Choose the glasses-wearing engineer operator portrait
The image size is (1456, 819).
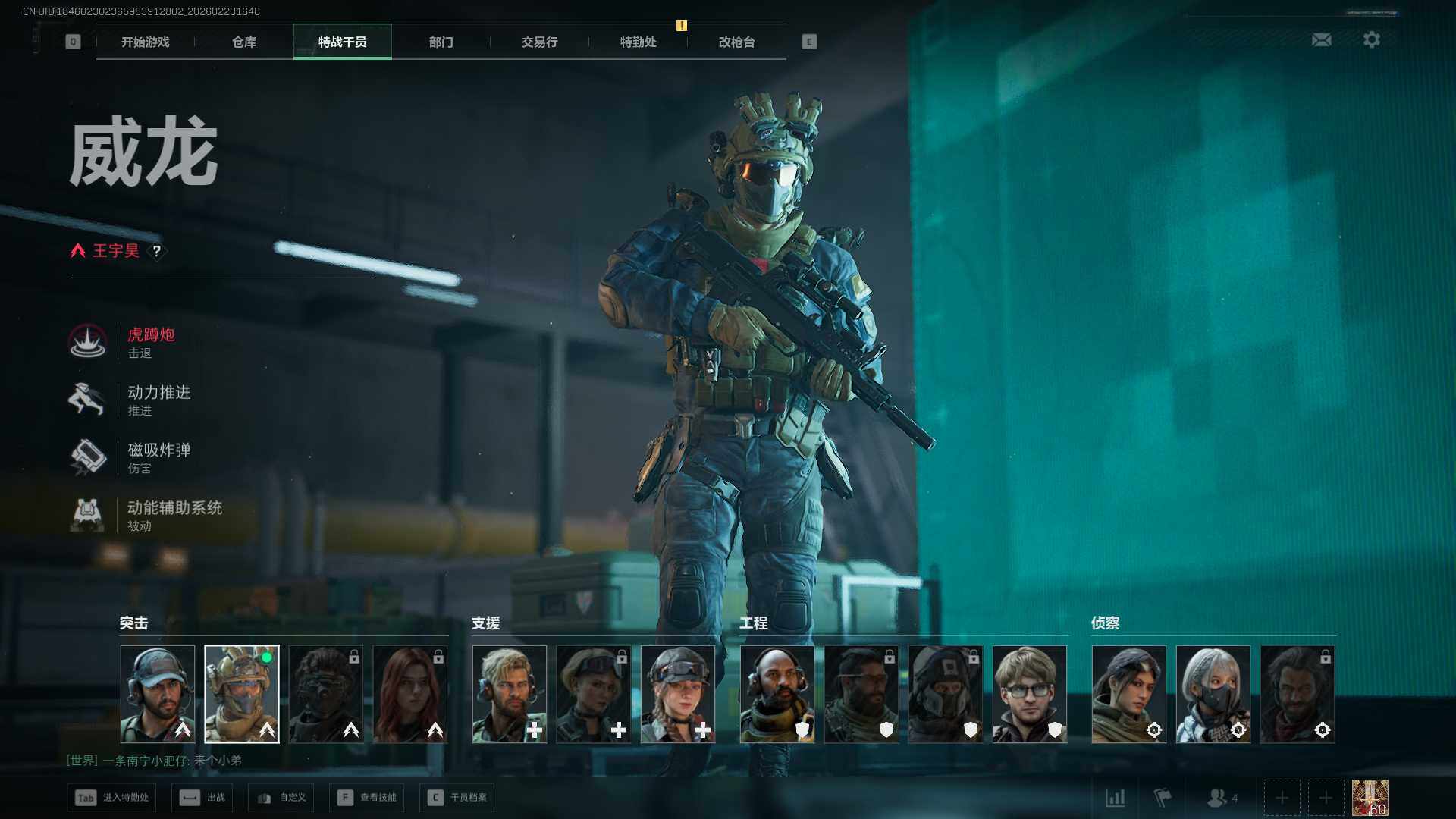1029,694
